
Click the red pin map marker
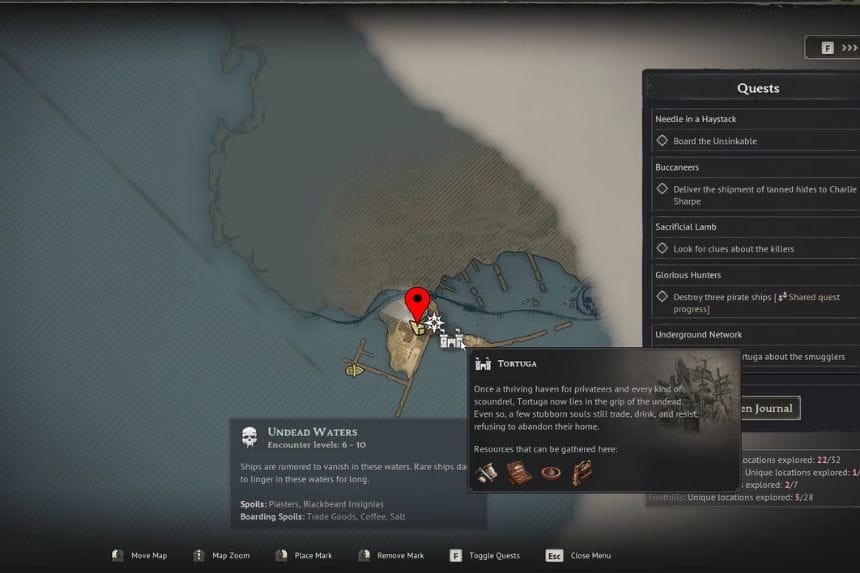pos(417,302)
